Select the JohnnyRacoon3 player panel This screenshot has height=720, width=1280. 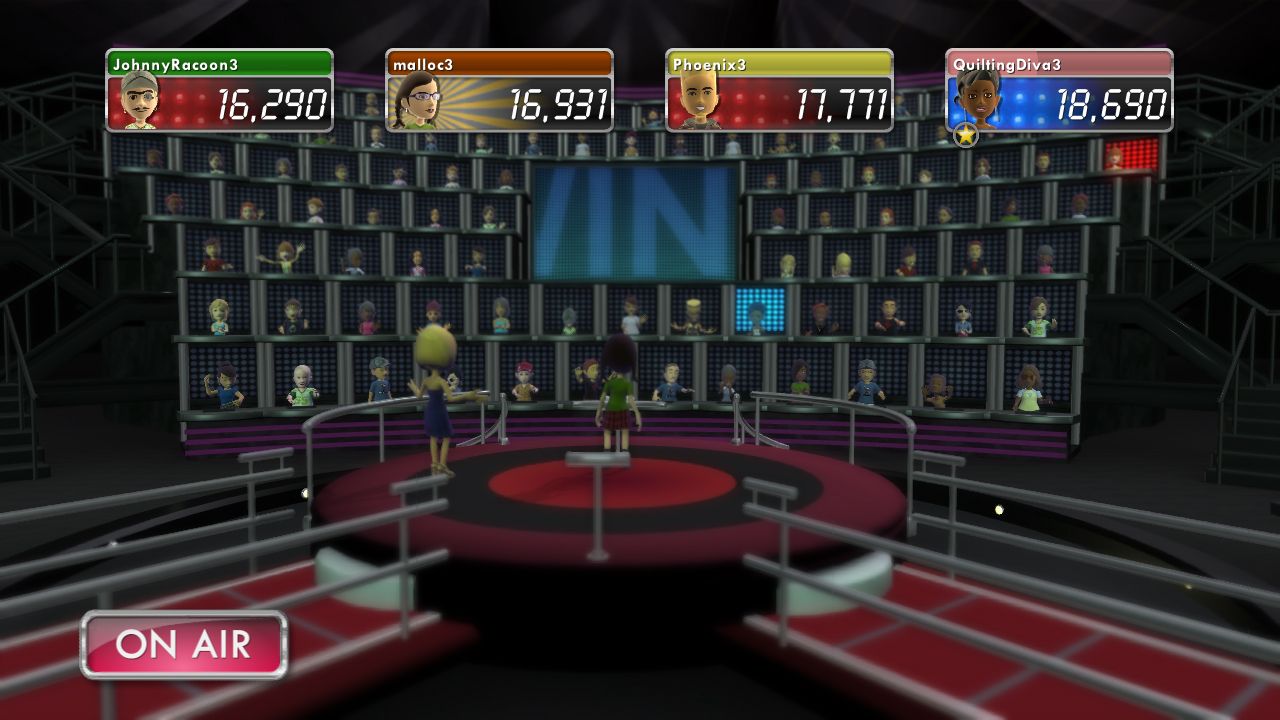tap(219, 91)
